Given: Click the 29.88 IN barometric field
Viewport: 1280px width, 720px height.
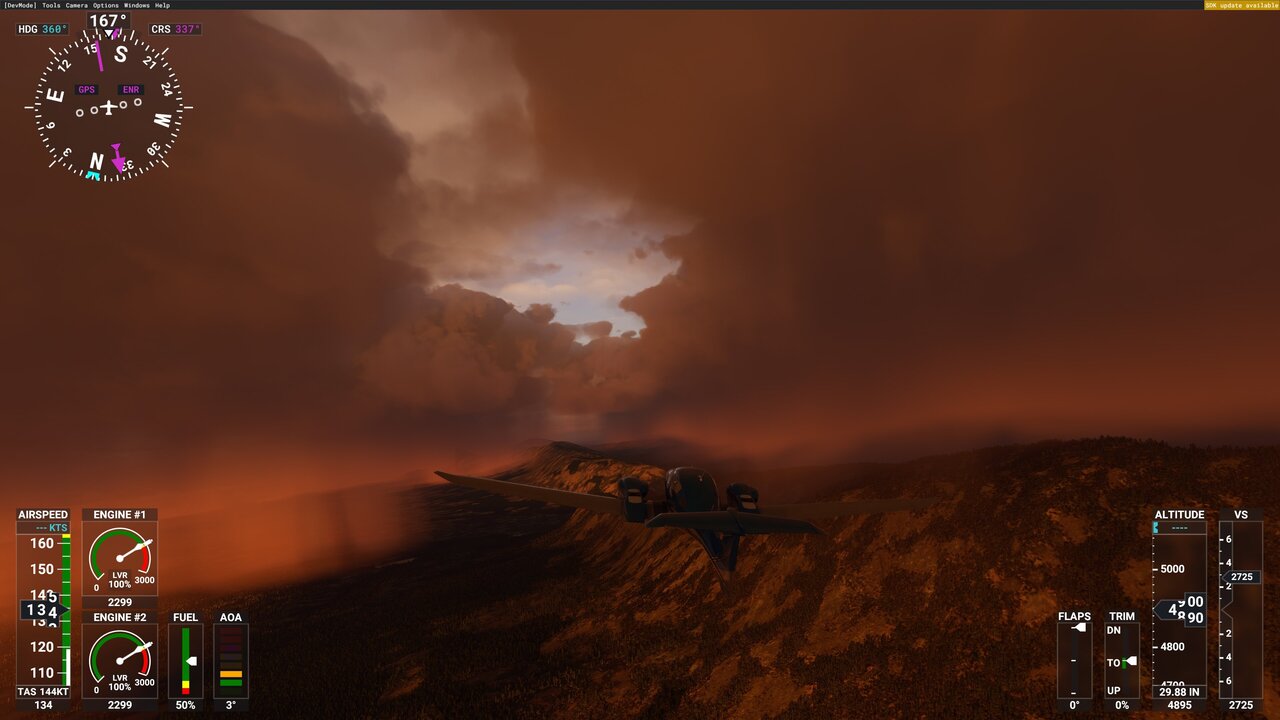Looking at the screenshot, I should [x=1178, y=690].
